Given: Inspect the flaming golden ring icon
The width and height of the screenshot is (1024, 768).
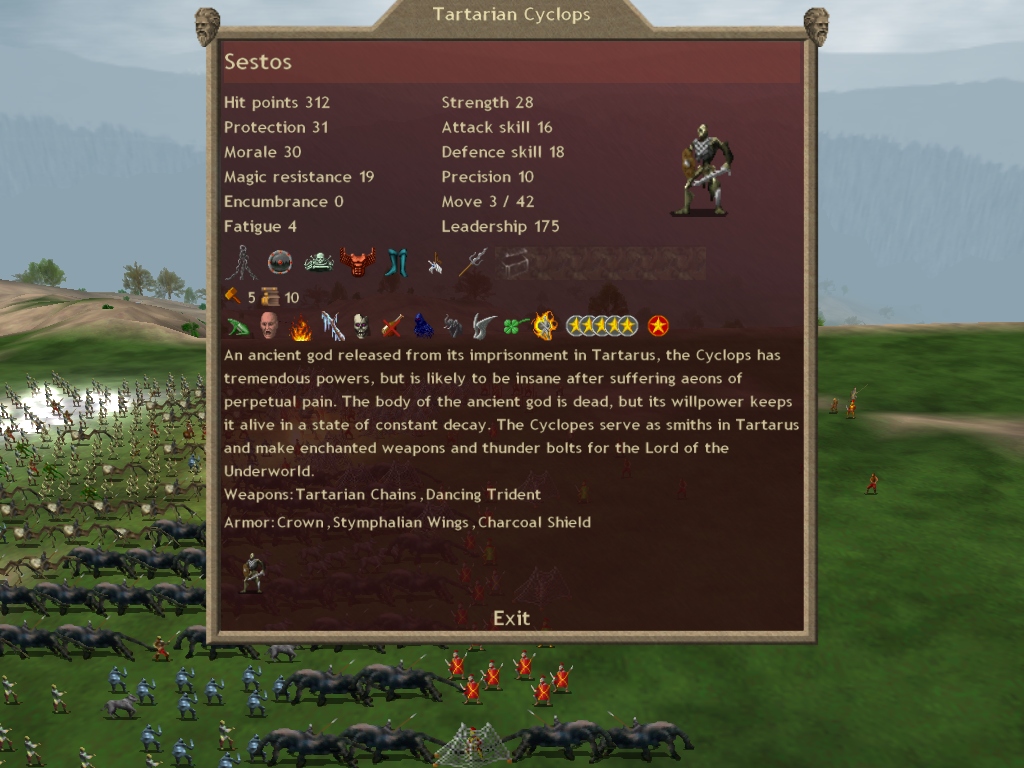Looking at the screenshot, I should click(x=545, y=326).
